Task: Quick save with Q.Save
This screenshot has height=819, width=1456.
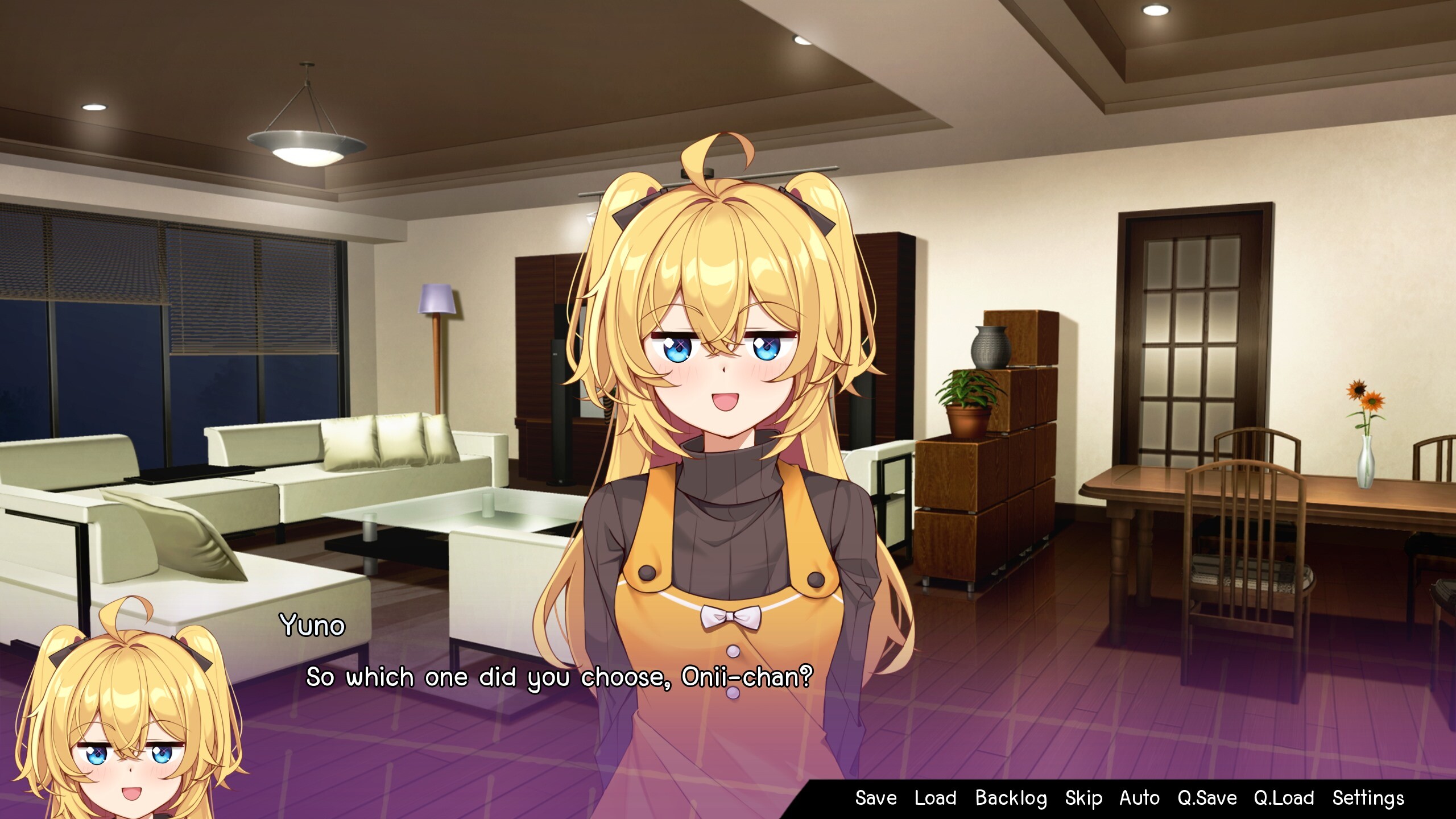Action: [x=1207, y=798]
